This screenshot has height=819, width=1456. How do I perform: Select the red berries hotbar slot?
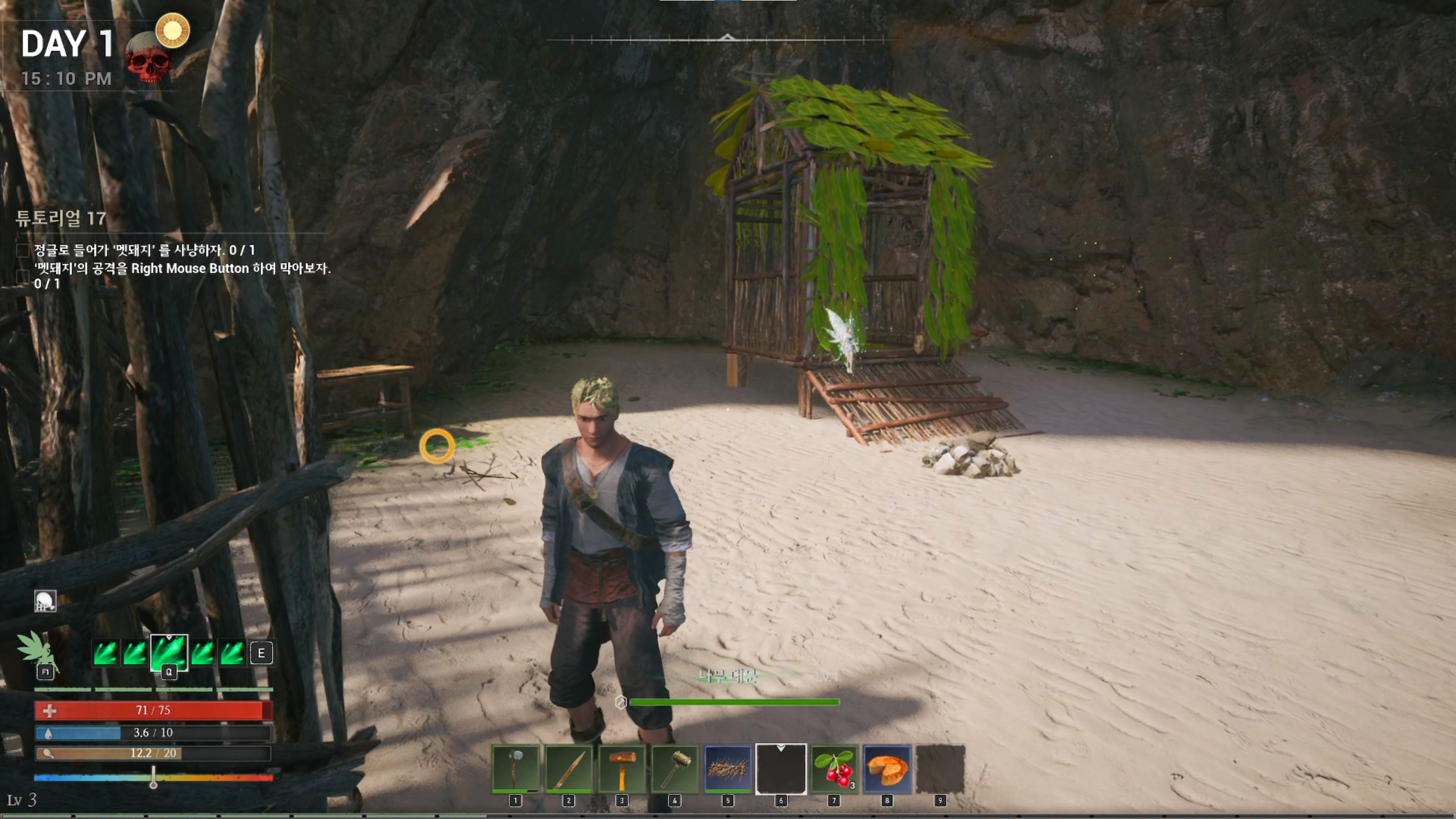click(x=834, y=768)
